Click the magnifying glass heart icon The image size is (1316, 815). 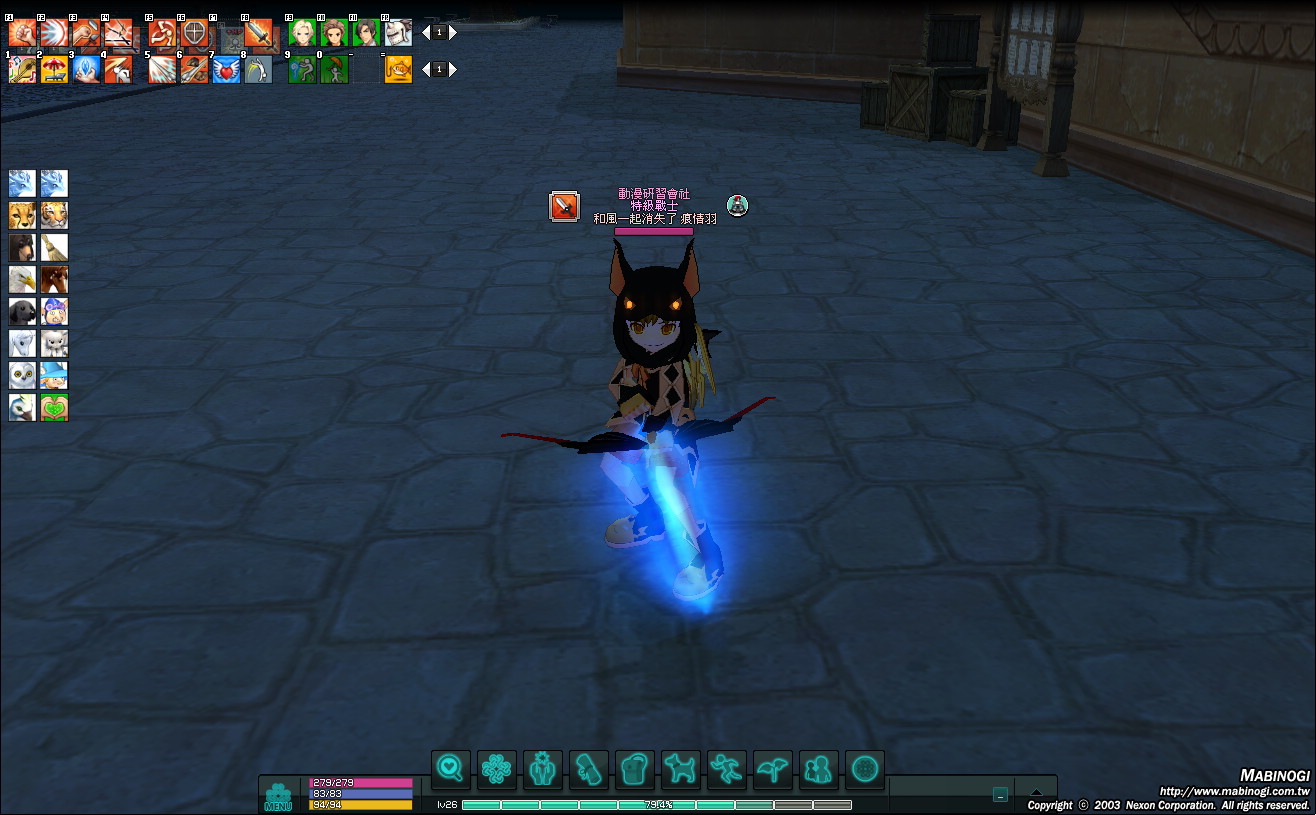tap(451, 769)
